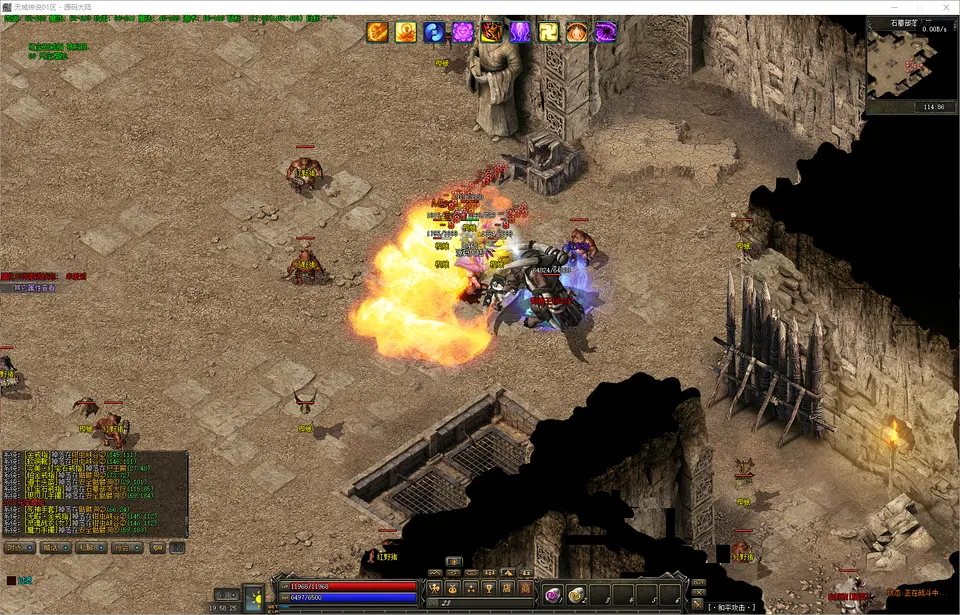Screen dimensions: 960x615
Task: Toggle the 私聊 private chat channel
Action: pos(88,548)
